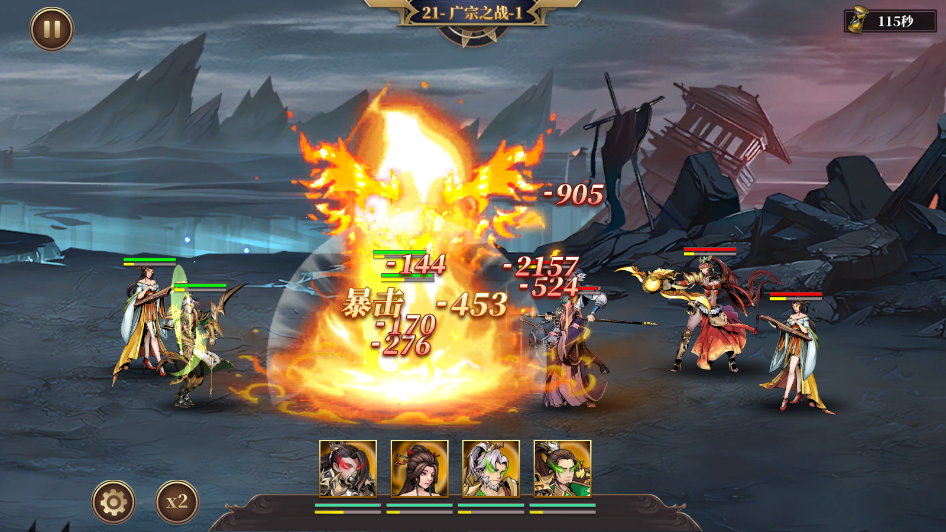The image size is (946, 532).
Task: Activate the white-haired bearded hero portrait
Action: (491, 468)
